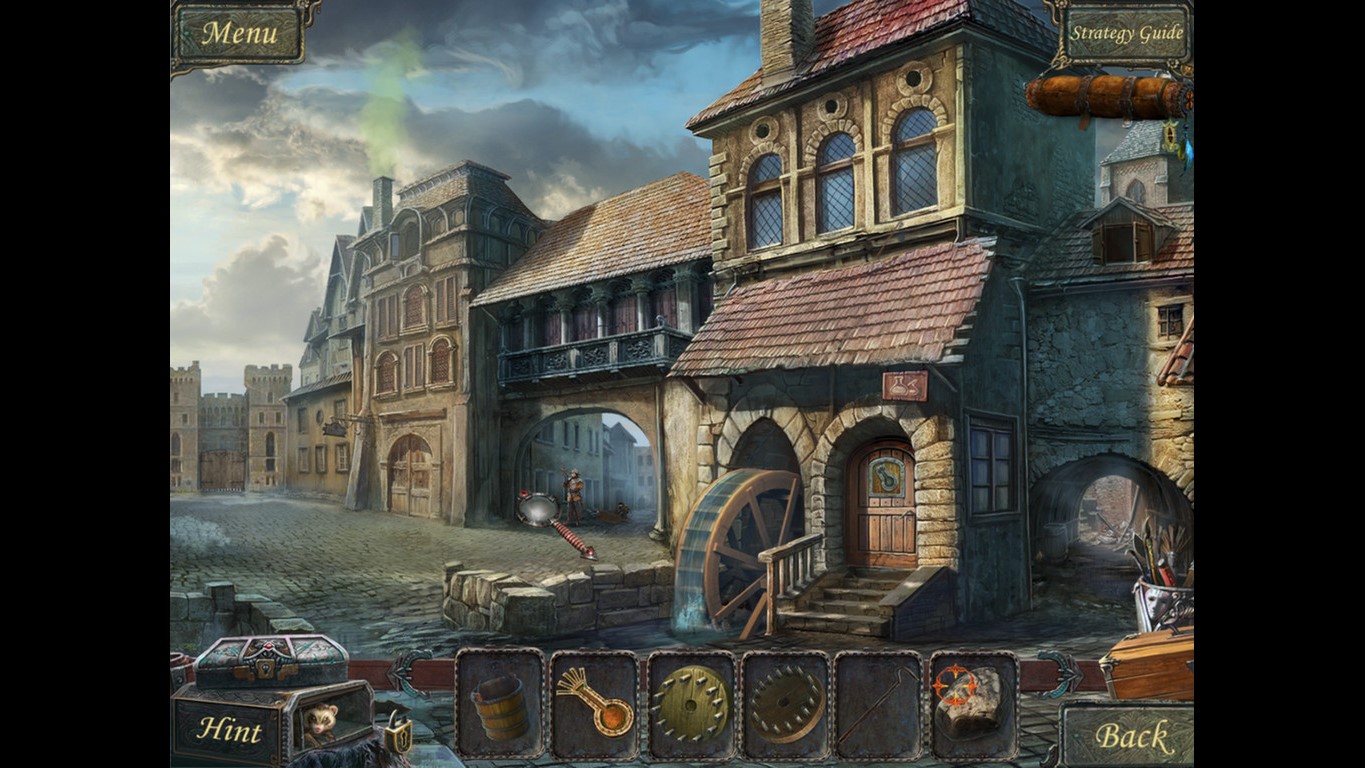Open the Menu from the corner plaque

point(240,32)
